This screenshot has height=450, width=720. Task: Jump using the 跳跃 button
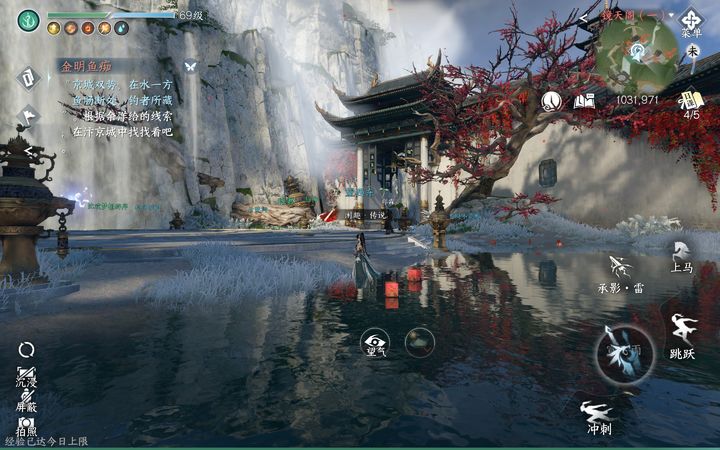coord(683,335)
